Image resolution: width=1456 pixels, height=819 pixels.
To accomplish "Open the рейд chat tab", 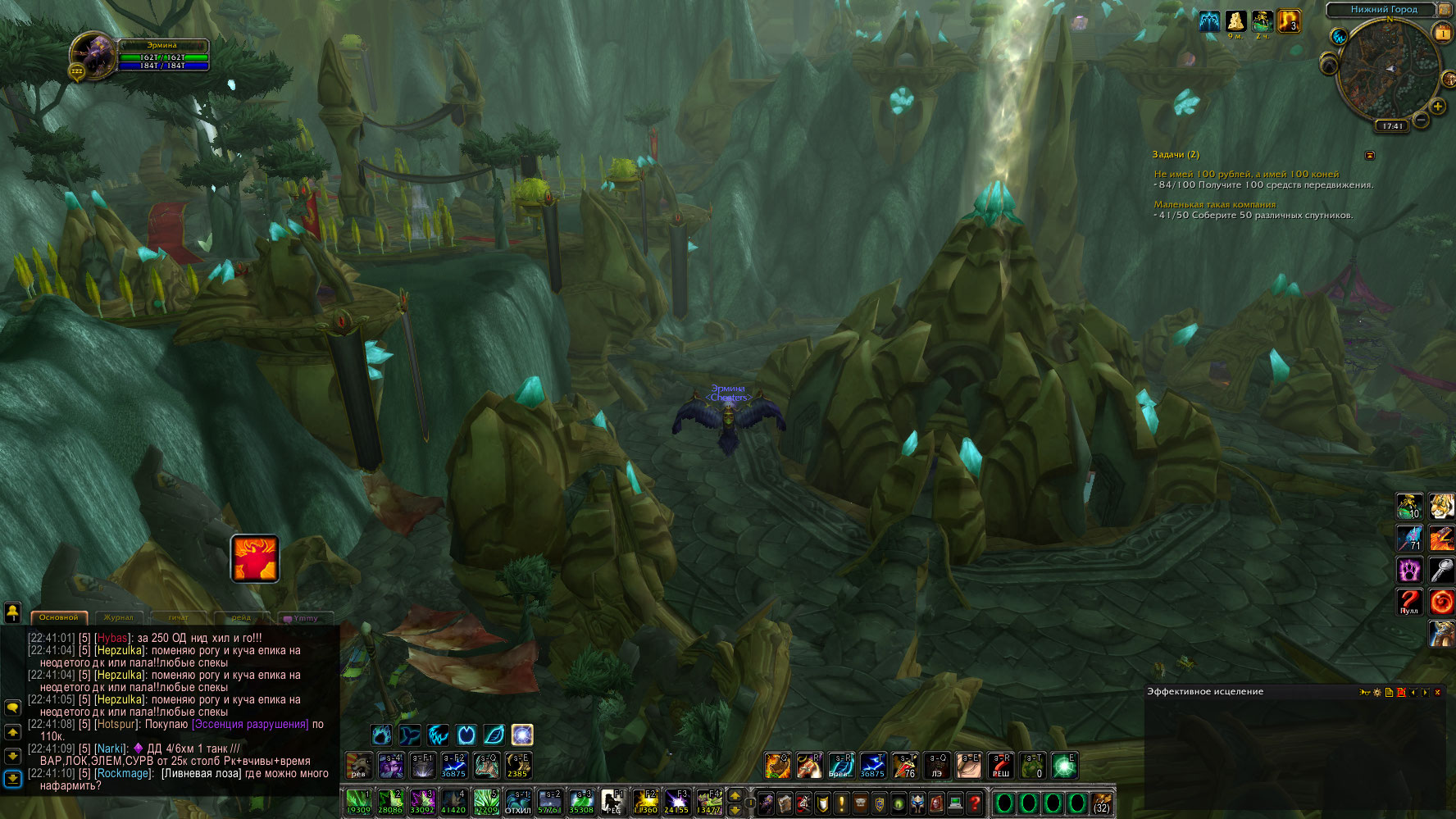I will (x=241, y=617).
